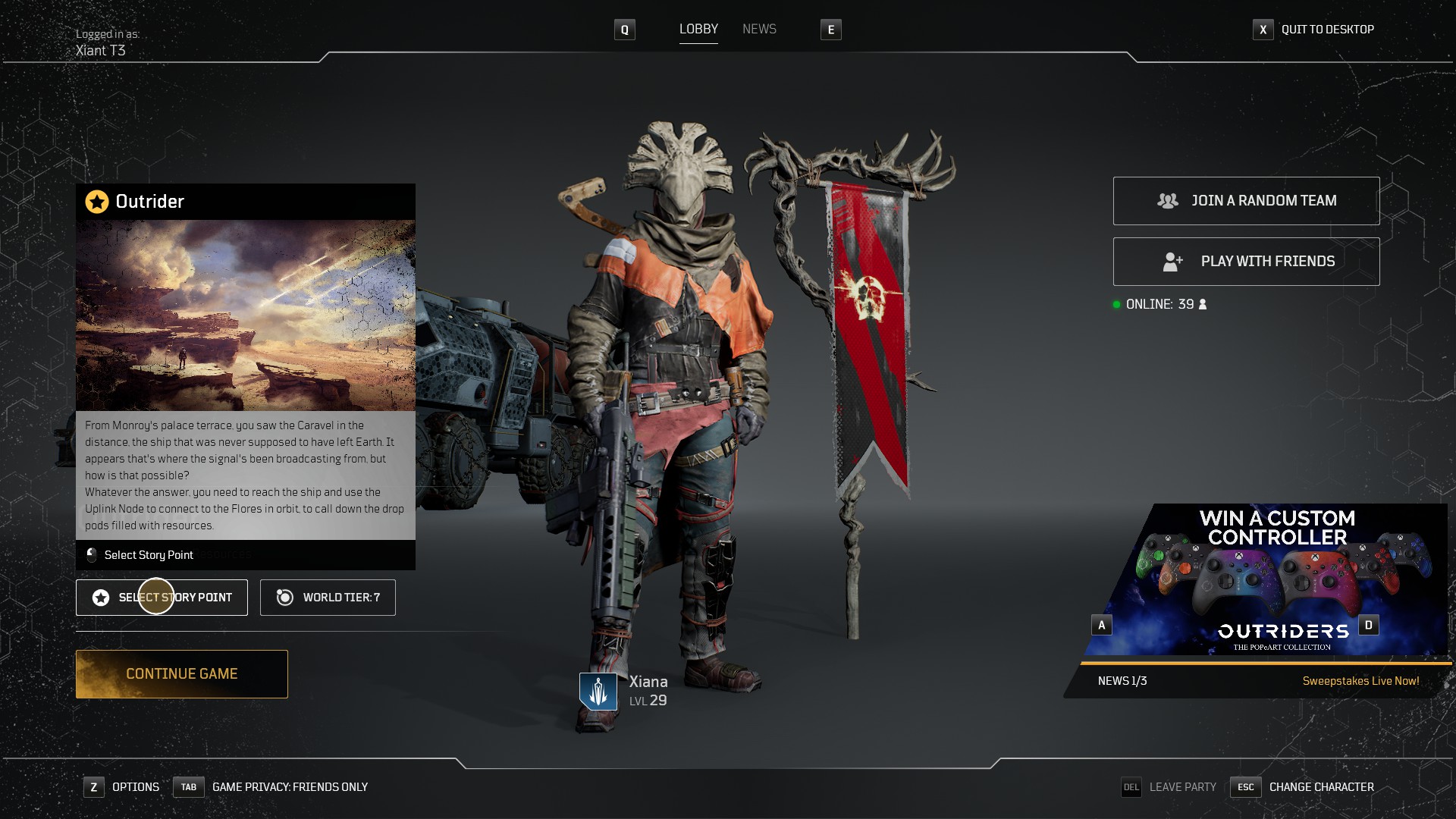Change character
Viewport: 1456px width, 819px height.
click(x=1321, y=787)
